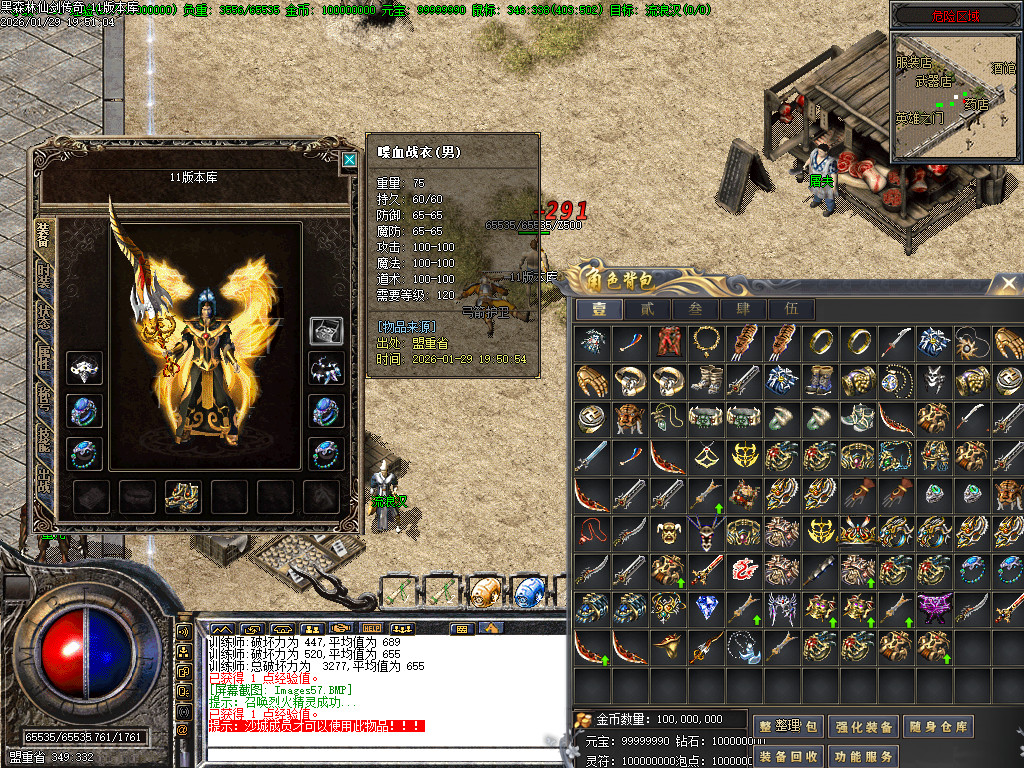Click the 整理 sort bag button
The width and height of the screenshot is (1024, 768).
pyautogui.click(x=789, y=727)
